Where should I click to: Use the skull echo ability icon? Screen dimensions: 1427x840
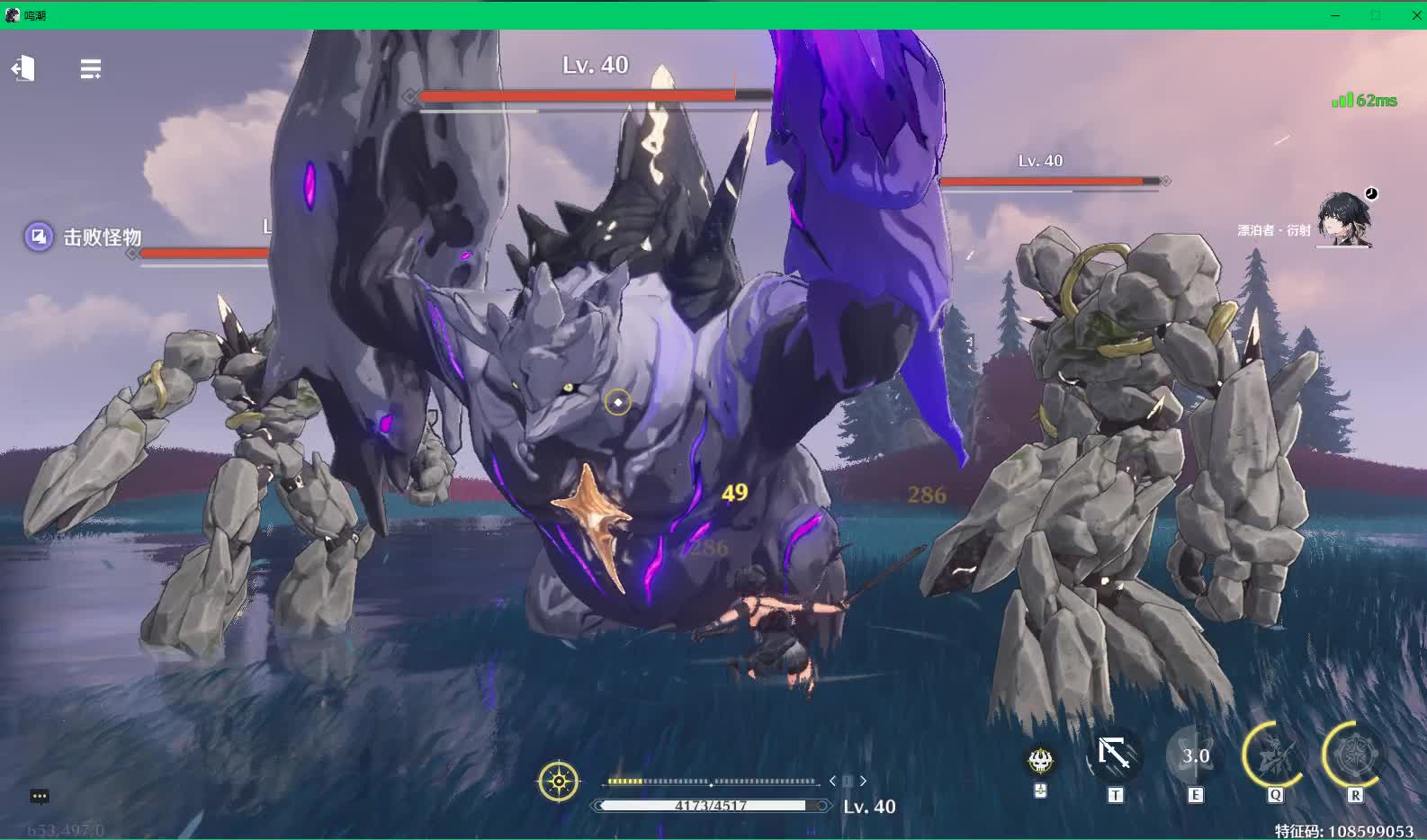tap(1041, 762)
